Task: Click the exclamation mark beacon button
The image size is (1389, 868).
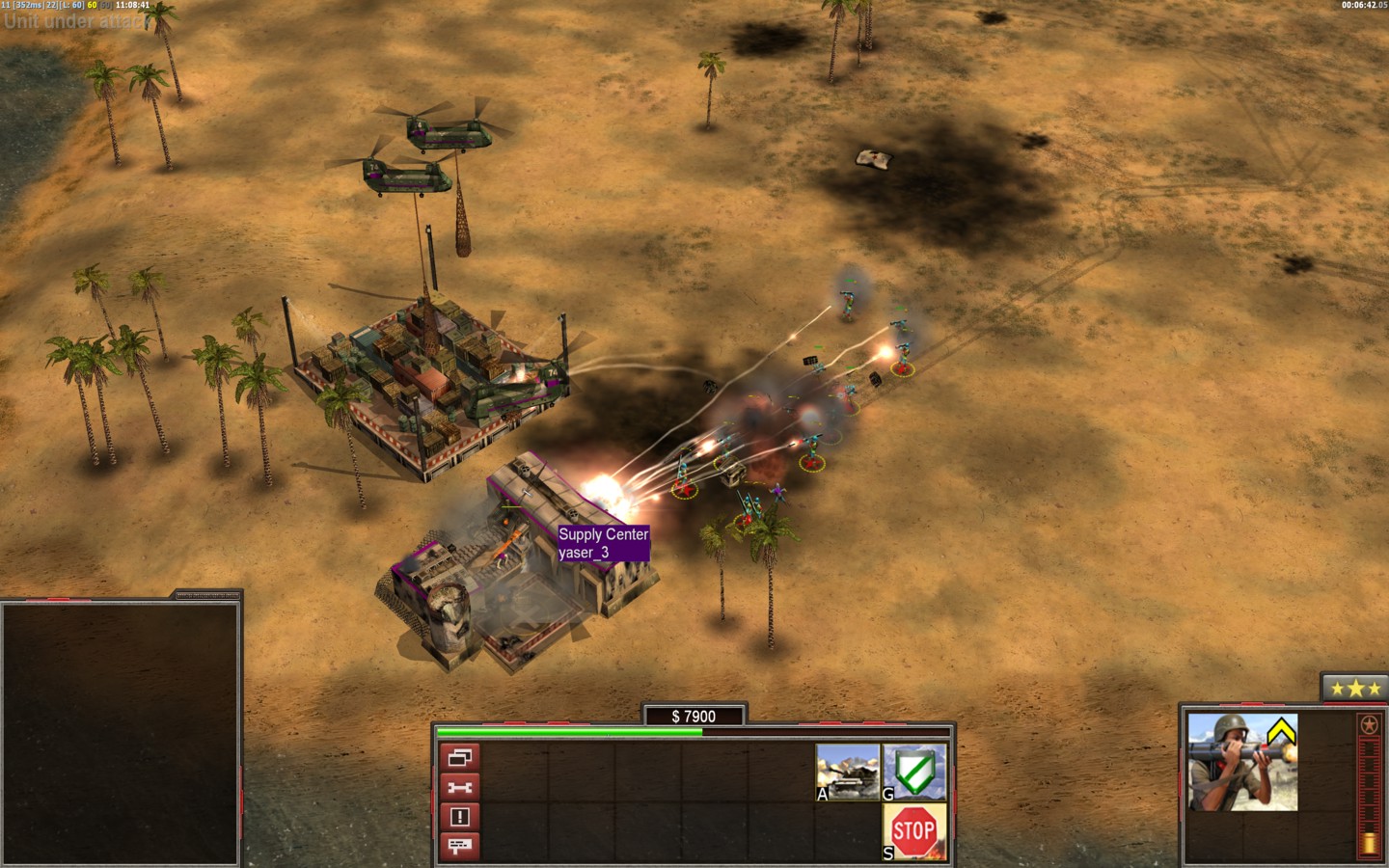Action: [460, 817]
